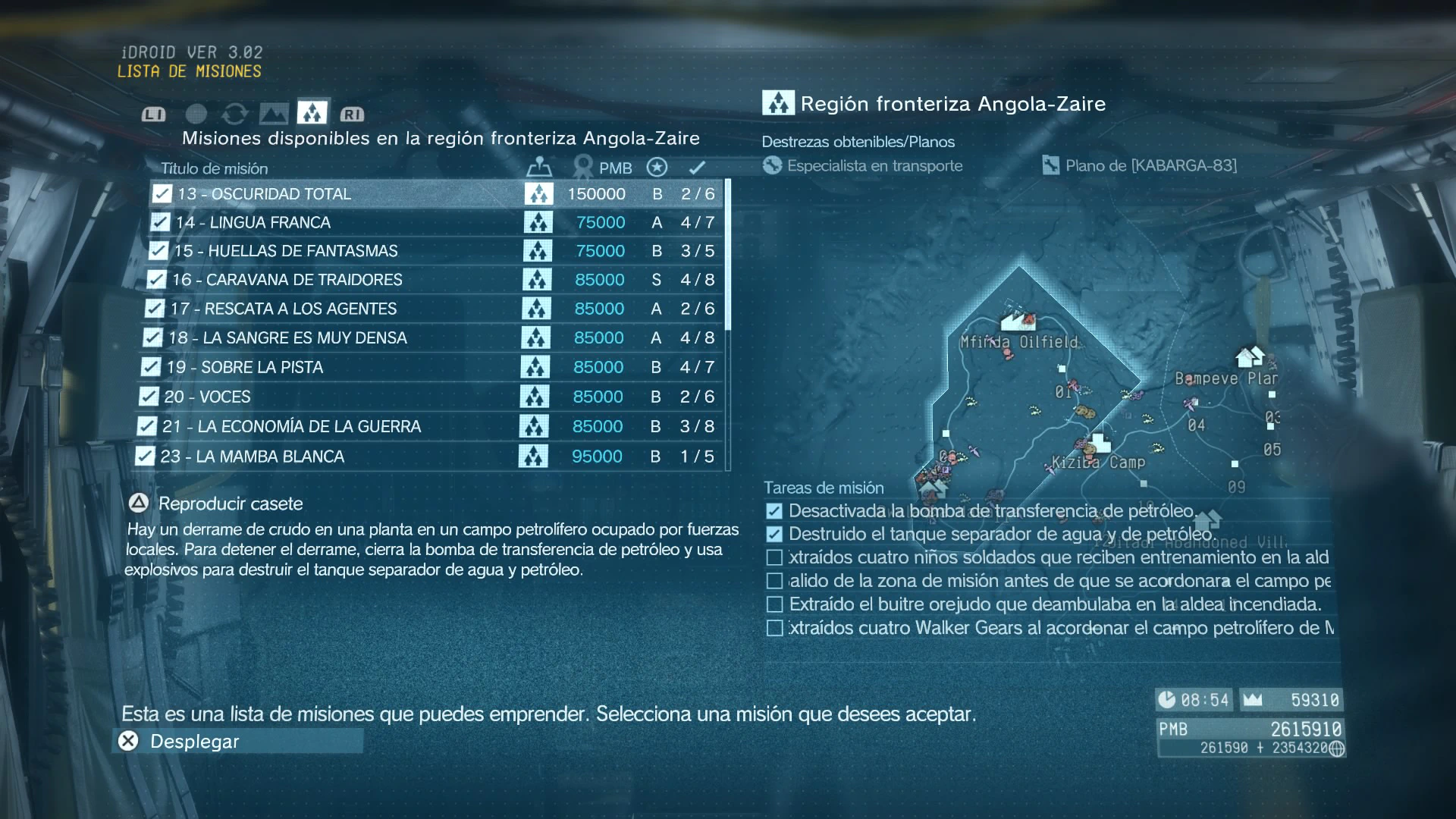This screenshot has width=1456, height=819.
Task: Click the Desplegar deploy option
Action: (x=194, y=742)
